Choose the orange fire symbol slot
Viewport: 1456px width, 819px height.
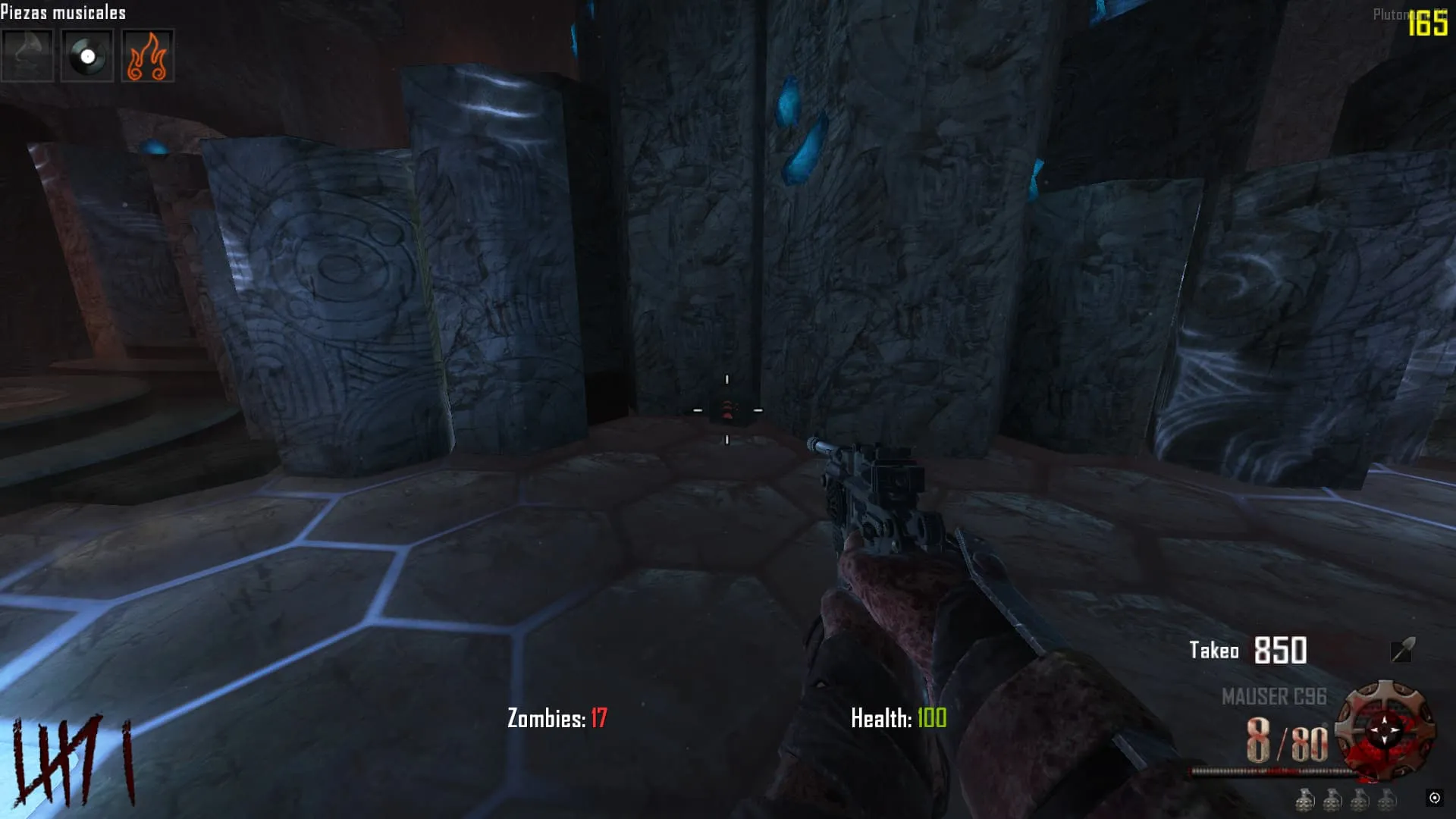(147, 55)
